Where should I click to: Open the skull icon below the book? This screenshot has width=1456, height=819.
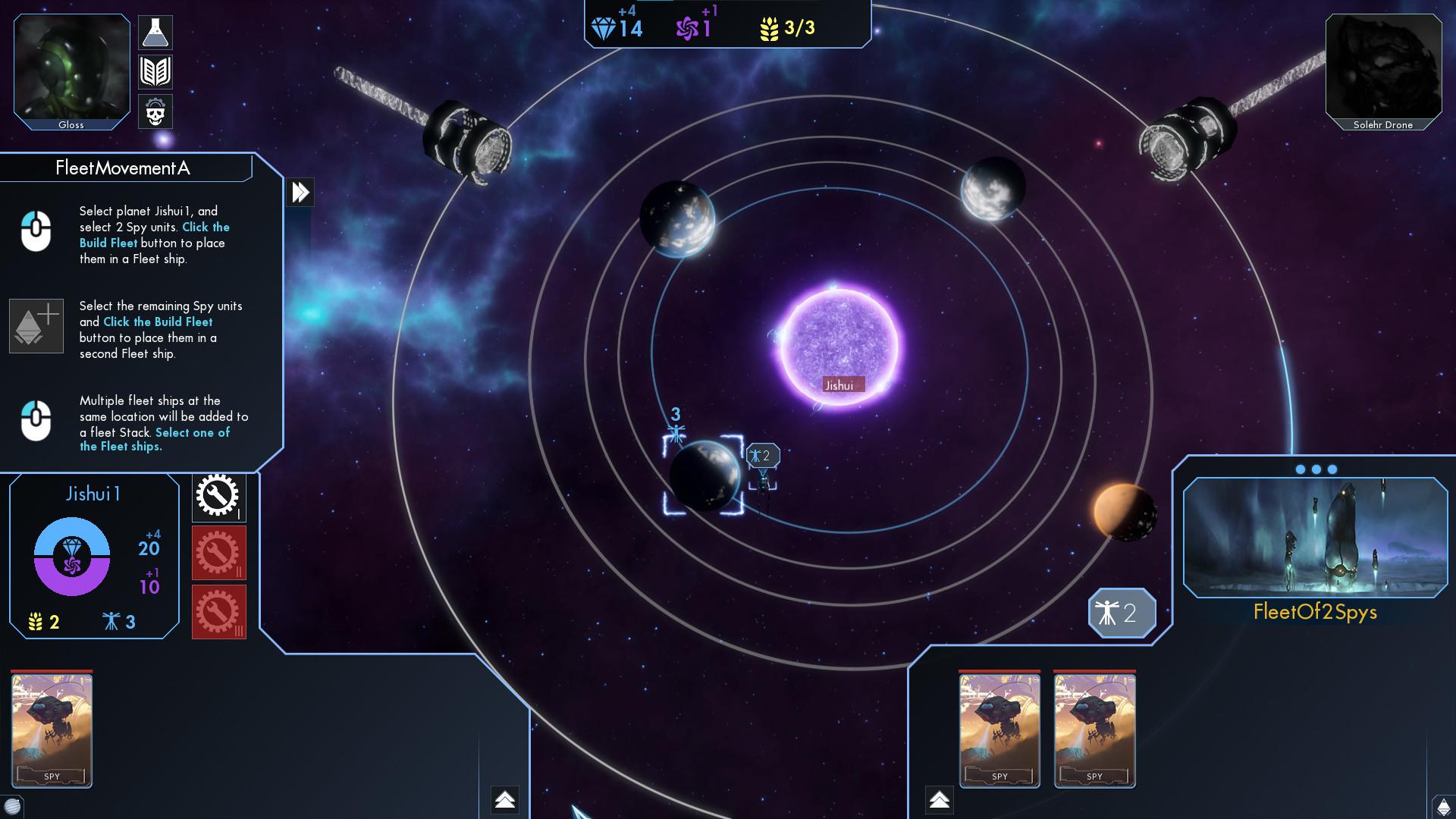155,111
